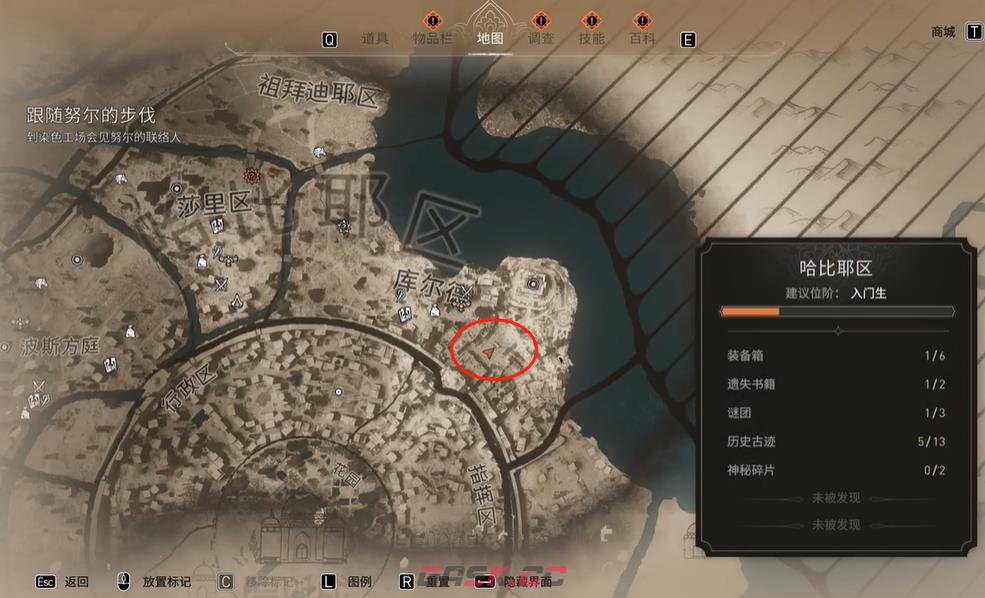Select the red triangle player marker

tap(487, 353)
